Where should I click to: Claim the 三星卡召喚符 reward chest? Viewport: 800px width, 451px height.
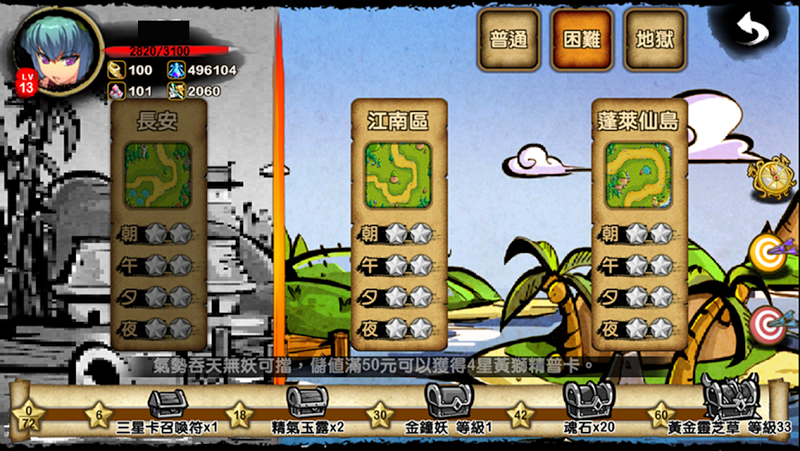point(166,403)
